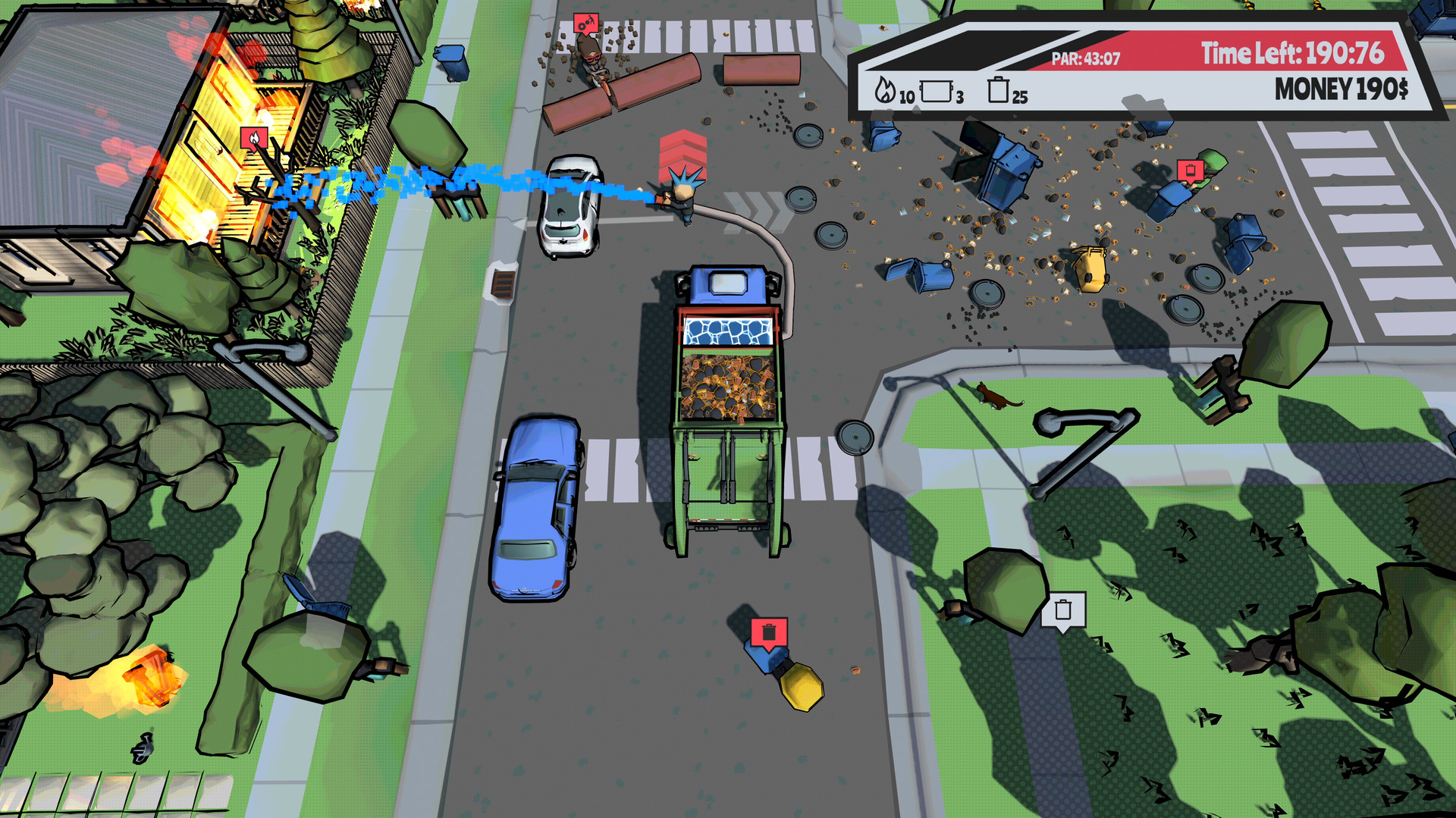Select the bin icon showing count 3

click(x=937, y=91)
